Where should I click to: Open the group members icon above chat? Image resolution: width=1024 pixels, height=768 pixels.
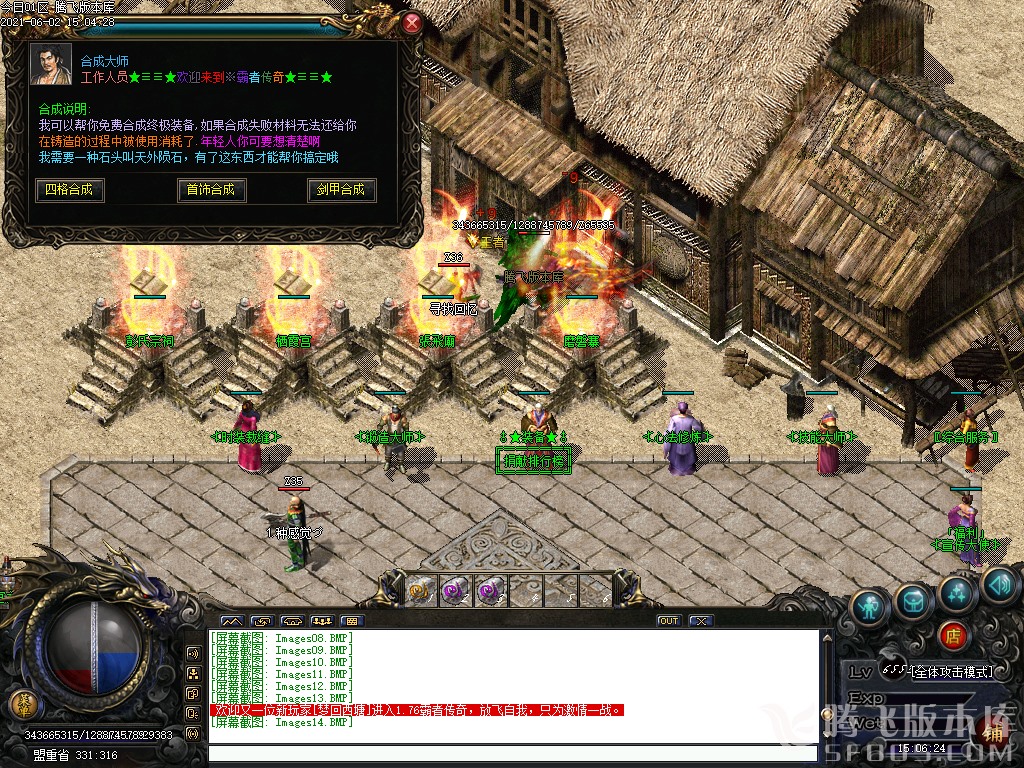322,621
